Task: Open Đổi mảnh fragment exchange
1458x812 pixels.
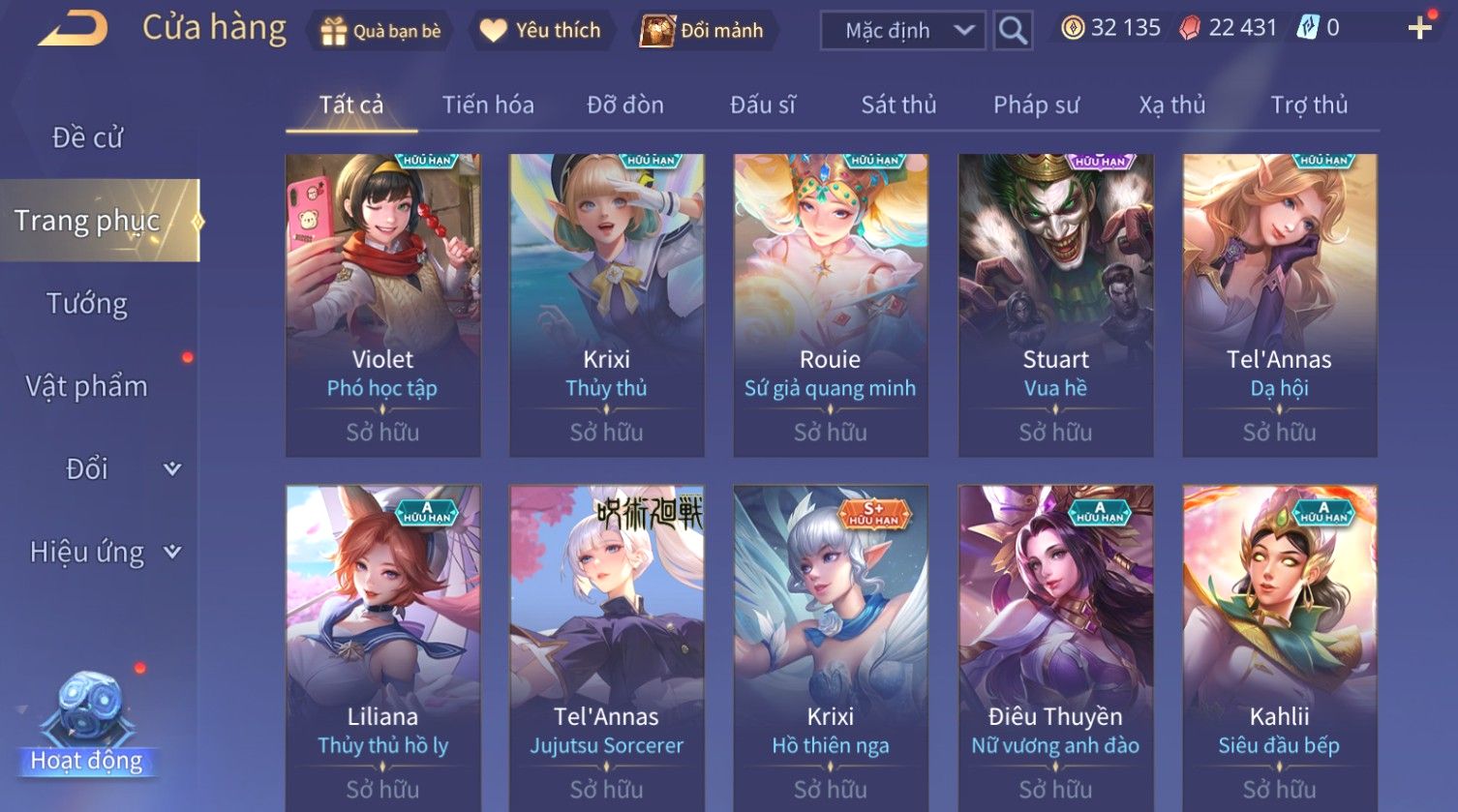Action: (703, 31)
